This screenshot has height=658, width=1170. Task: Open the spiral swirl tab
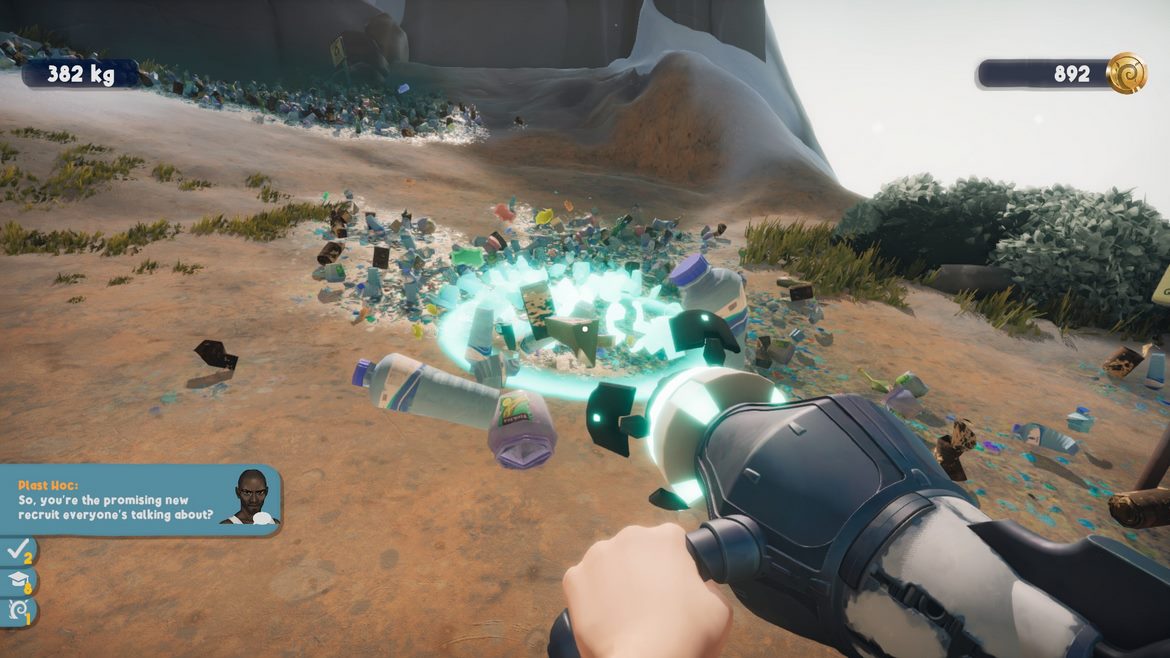[18, 610]
